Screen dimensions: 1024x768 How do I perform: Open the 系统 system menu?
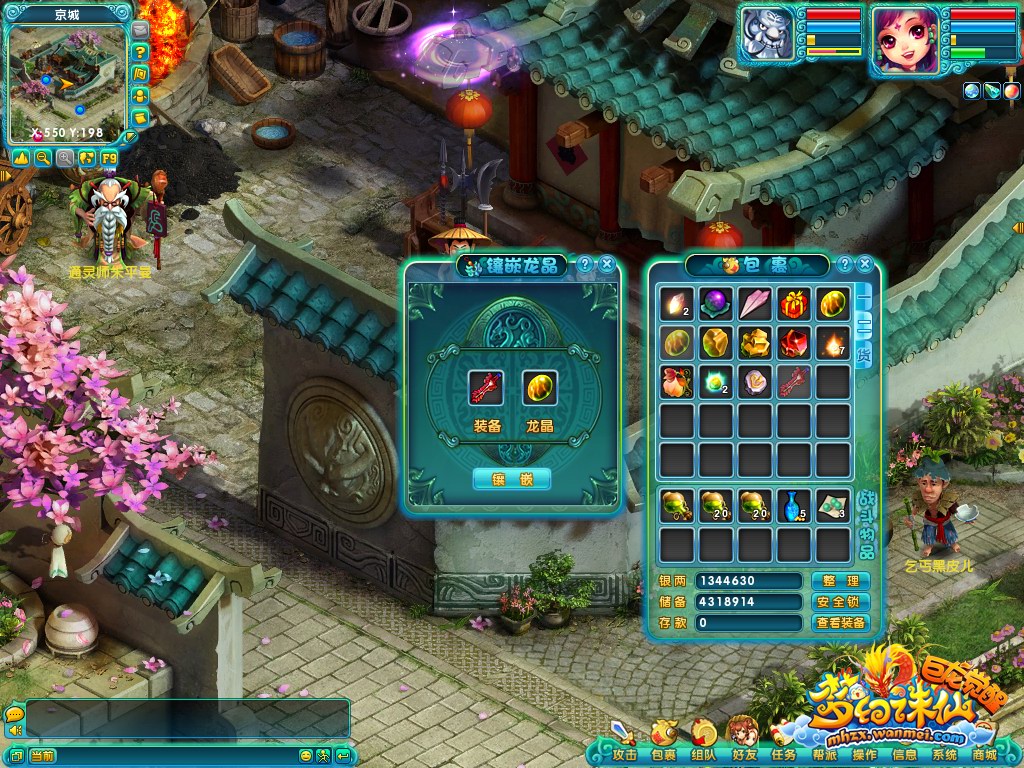[x=944, y=755]
